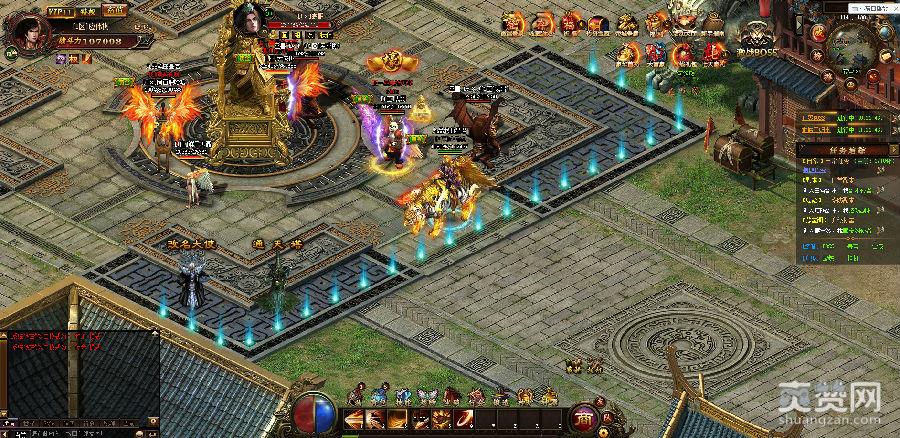This screenshot has height=438, width=900.
Task: Open the round 商 shop button
Action: (582, 419)
